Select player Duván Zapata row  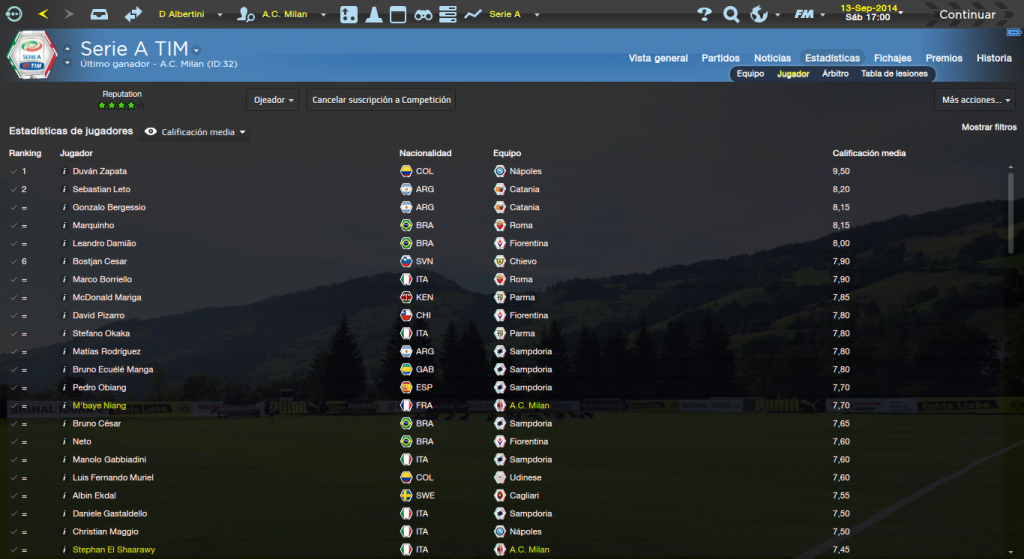click(x=100, y=171)
